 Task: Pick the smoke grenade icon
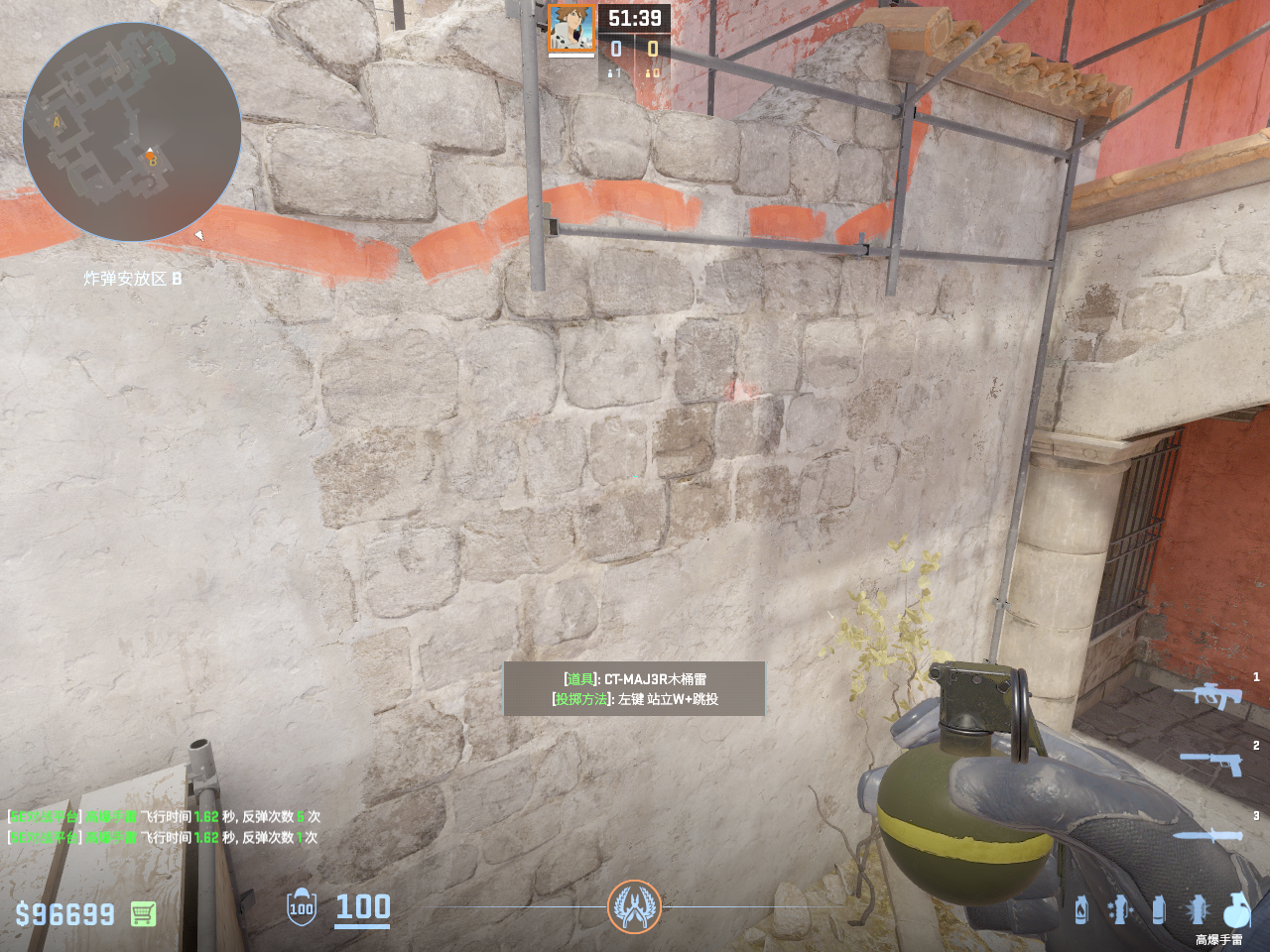[x=1158, y=909]
